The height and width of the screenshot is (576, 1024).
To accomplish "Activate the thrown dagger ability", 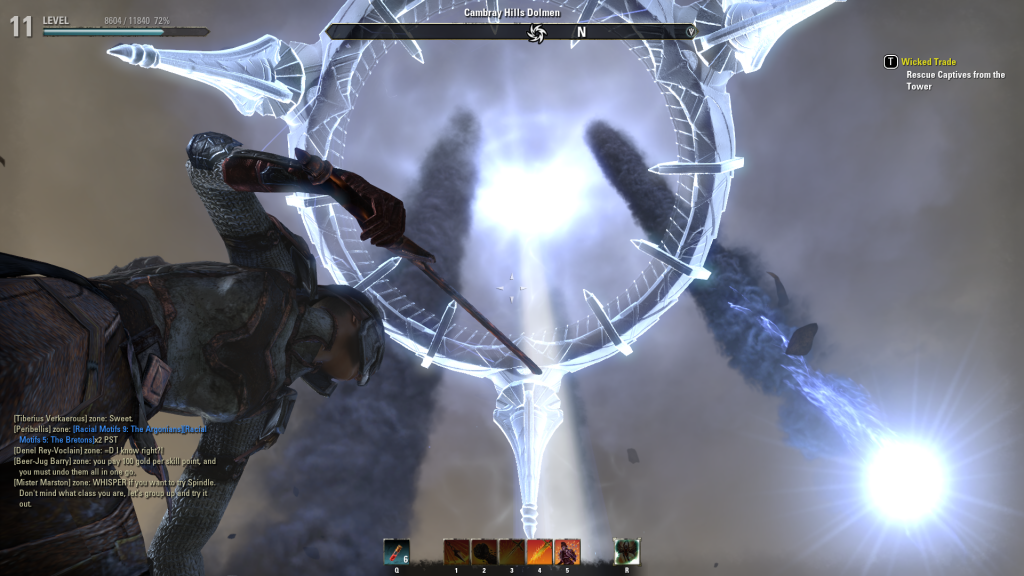I will (456, 551).
